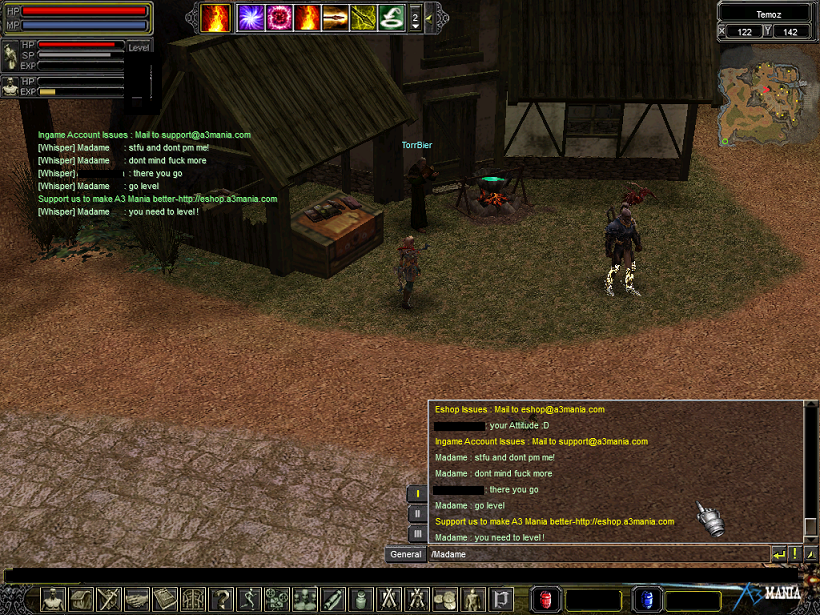Viewport: 820px width, 615px height.
Task: Collapse the skill bar with the arrow
Action: click(x=430, y=18)
